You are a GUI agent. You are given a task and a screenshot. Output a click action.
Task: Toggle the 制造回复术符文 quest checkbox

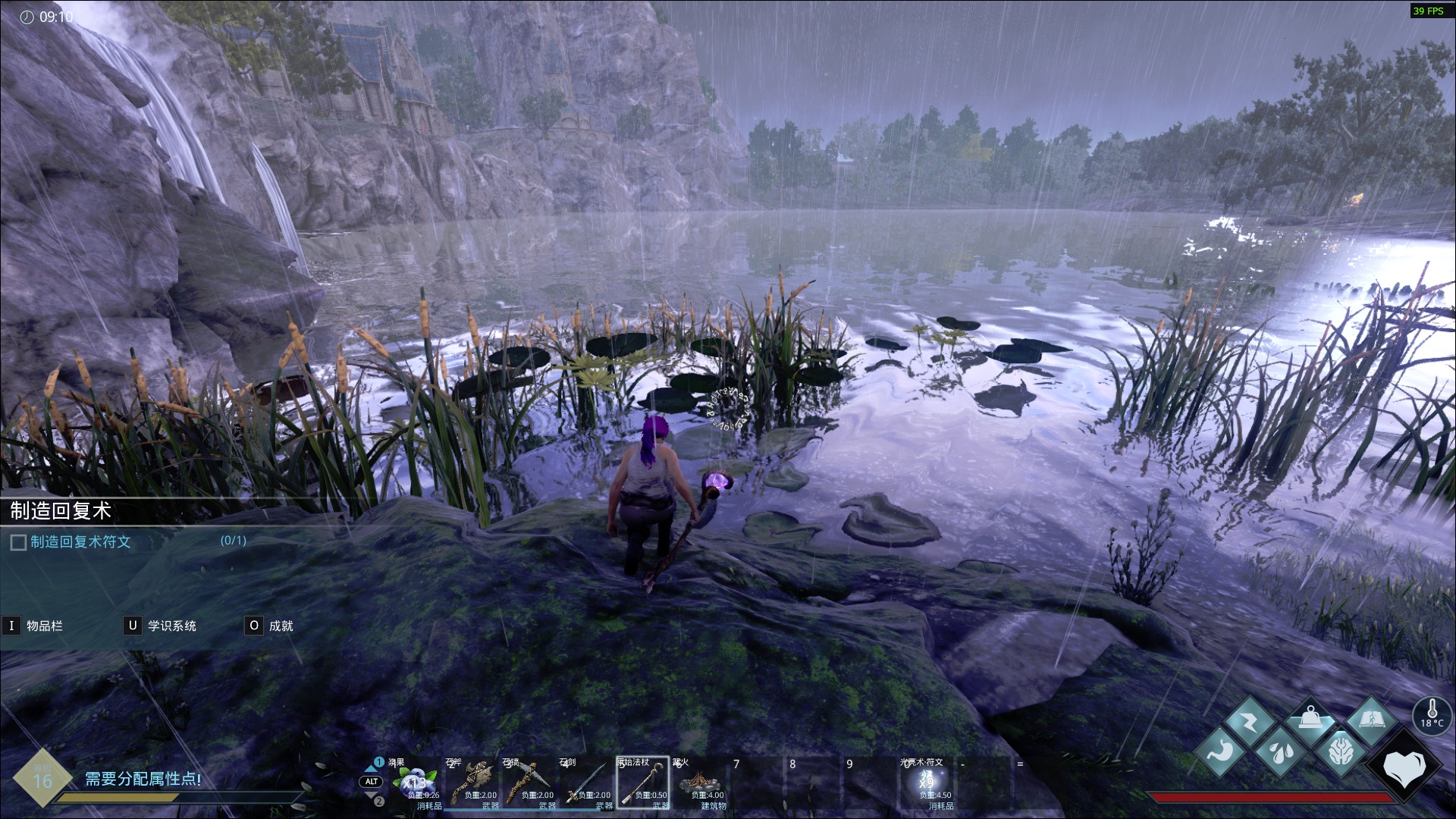(x=18, y=543)
